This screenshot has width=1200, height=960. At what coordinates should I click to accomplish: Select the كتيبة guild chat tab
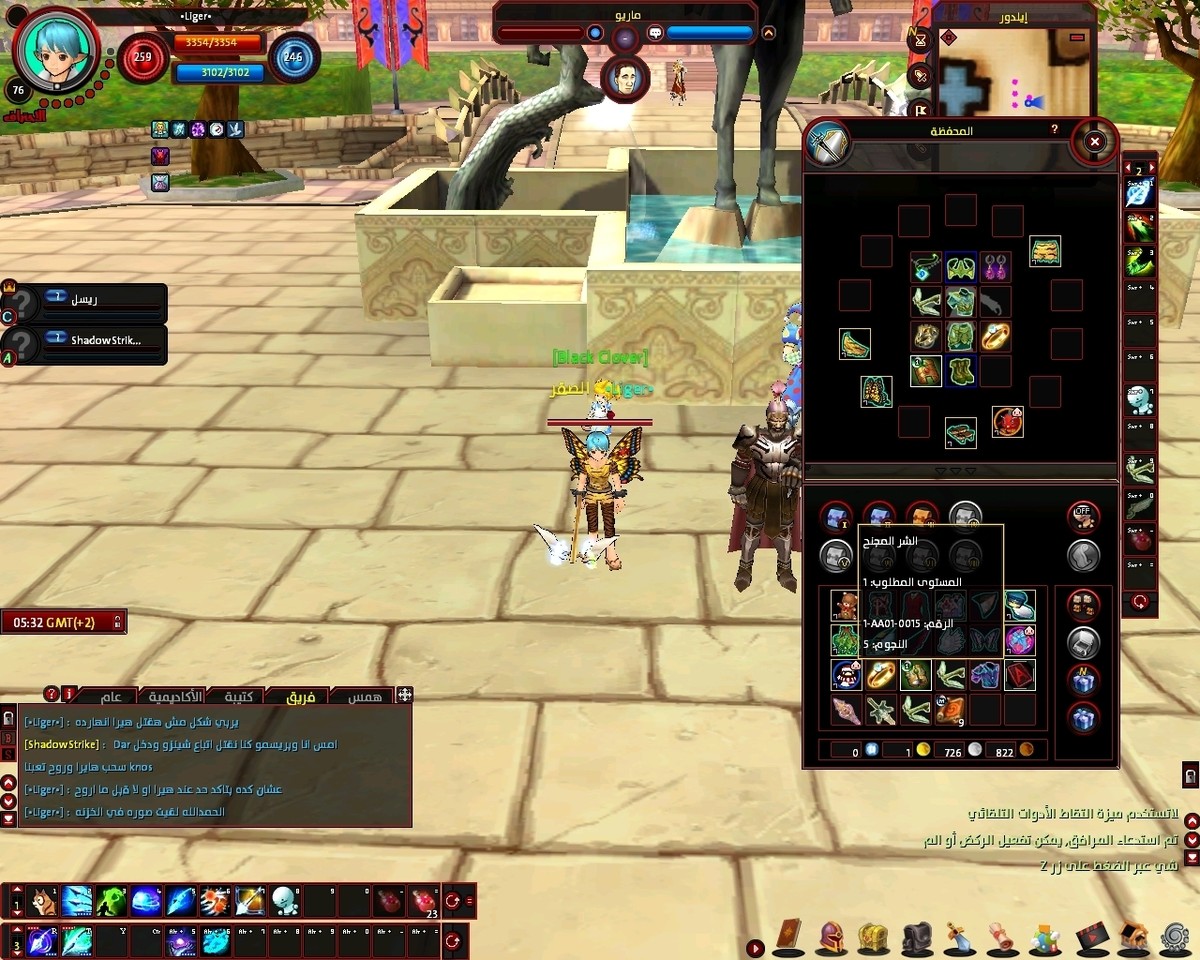243,696
